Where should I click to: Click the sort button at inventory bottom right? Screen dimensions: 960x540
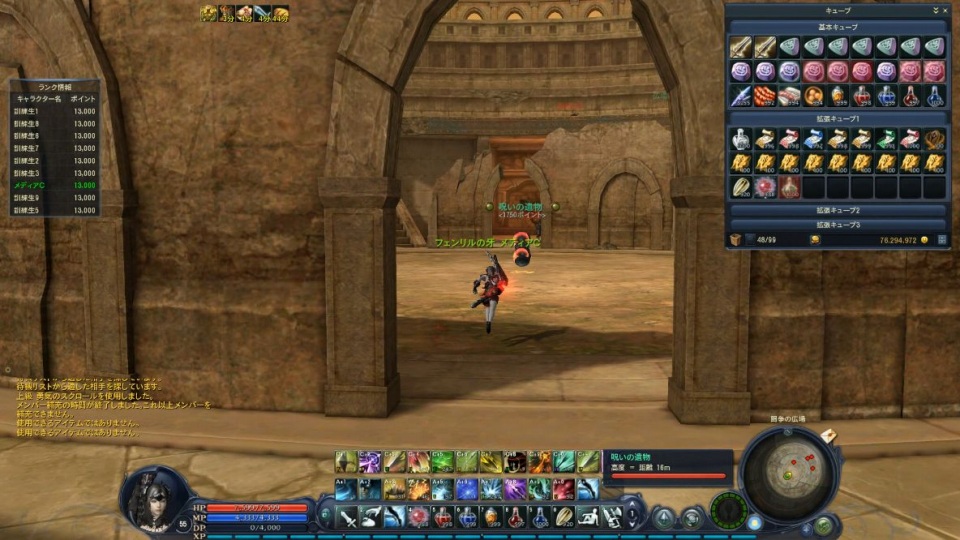pyautogui.click(x=942, y=240)
